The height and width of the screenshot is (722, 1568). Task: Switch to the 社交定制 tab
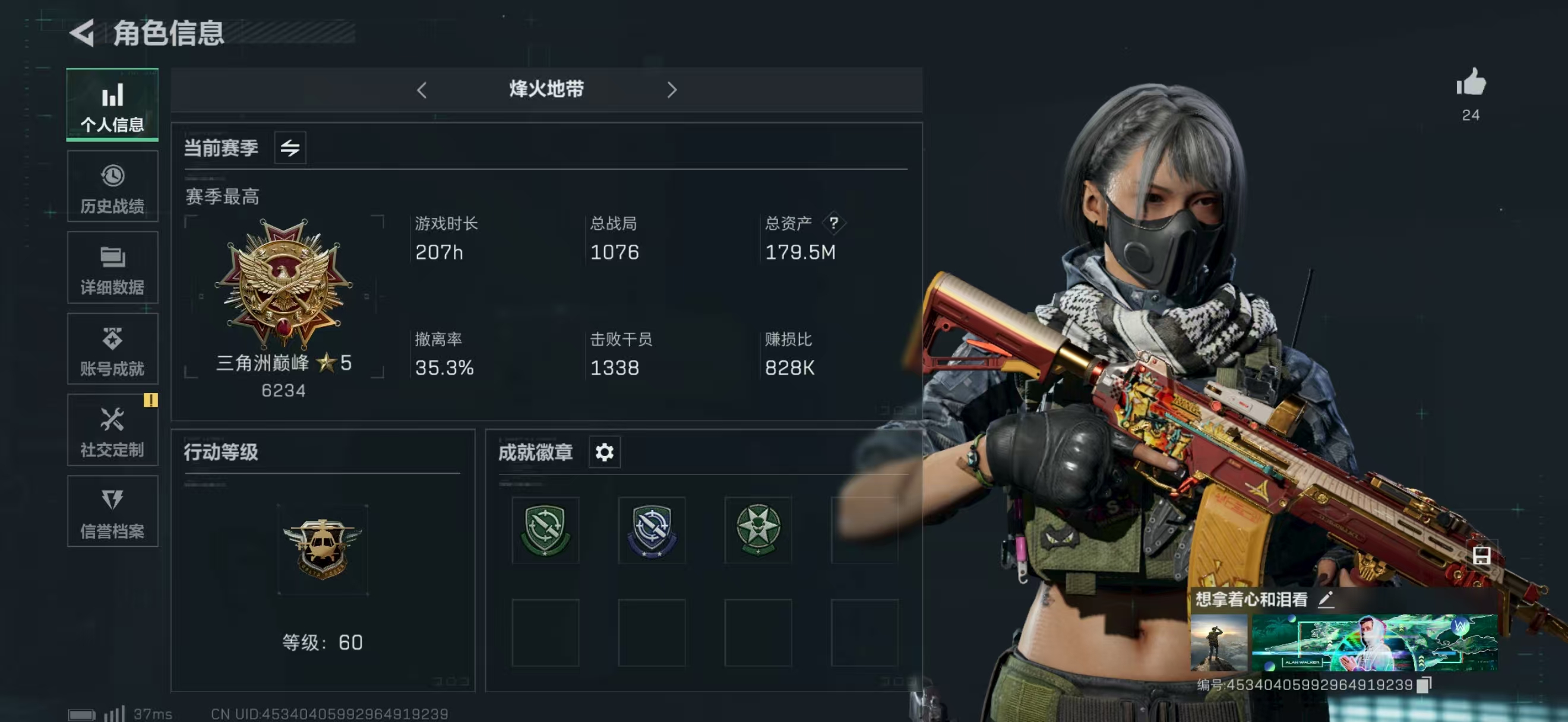[113, 430]
